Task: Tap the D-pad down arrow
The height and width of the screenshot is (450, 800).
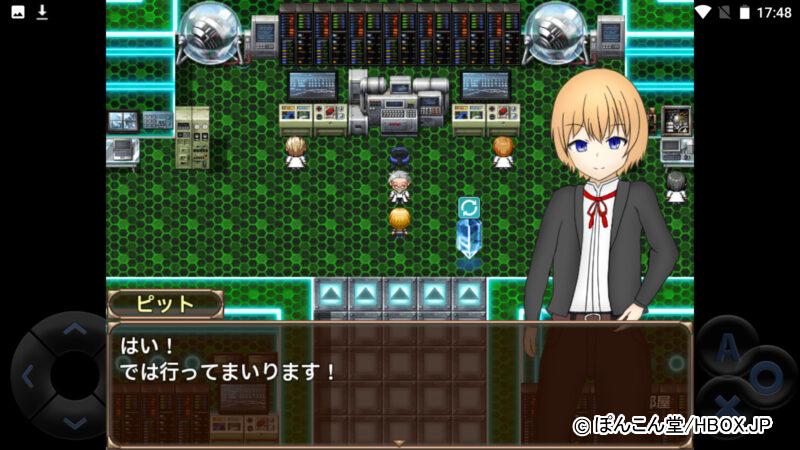Action: (x=73, y=422)
